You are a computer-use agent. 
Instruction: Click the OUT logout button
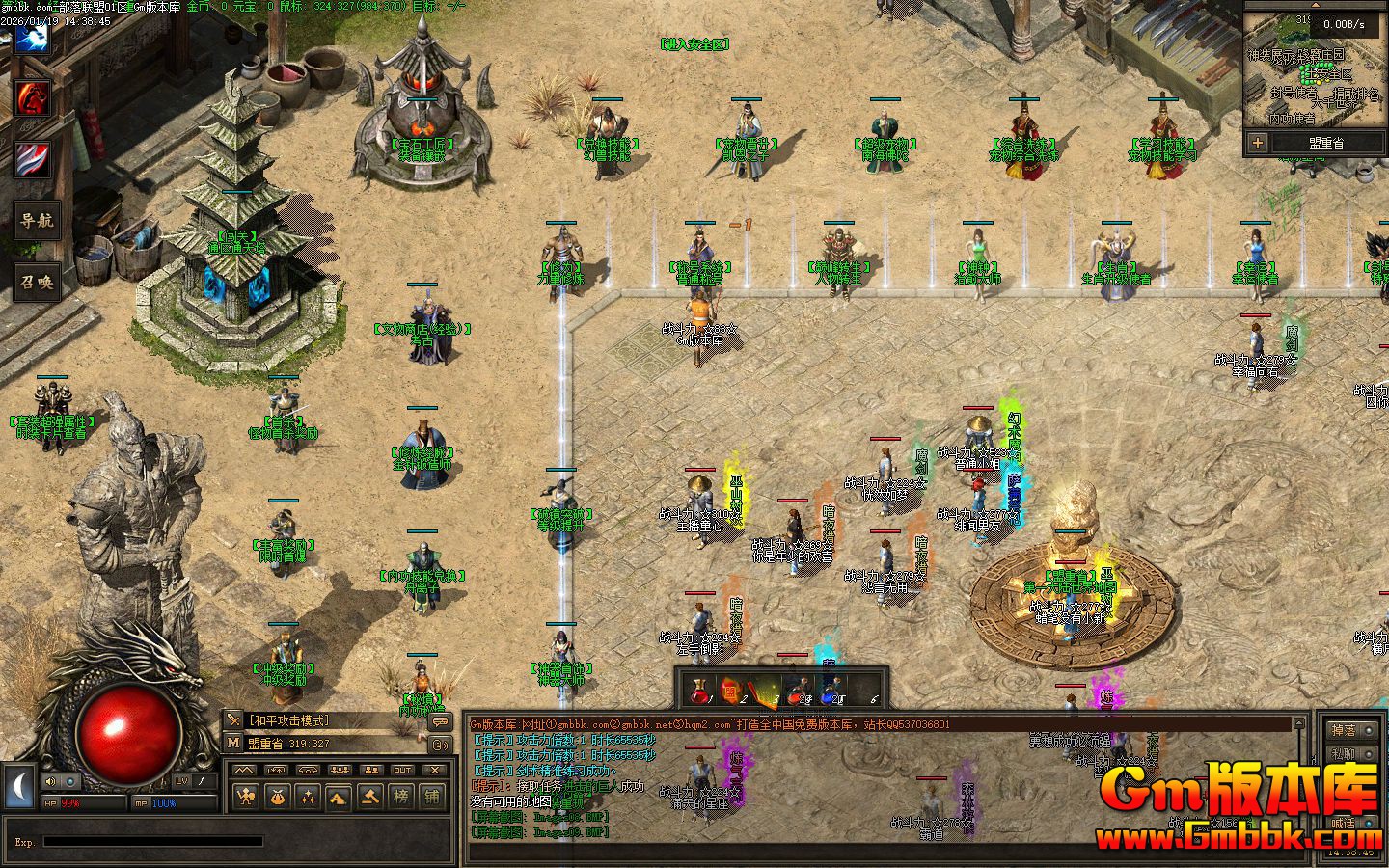tap(402, 770)
